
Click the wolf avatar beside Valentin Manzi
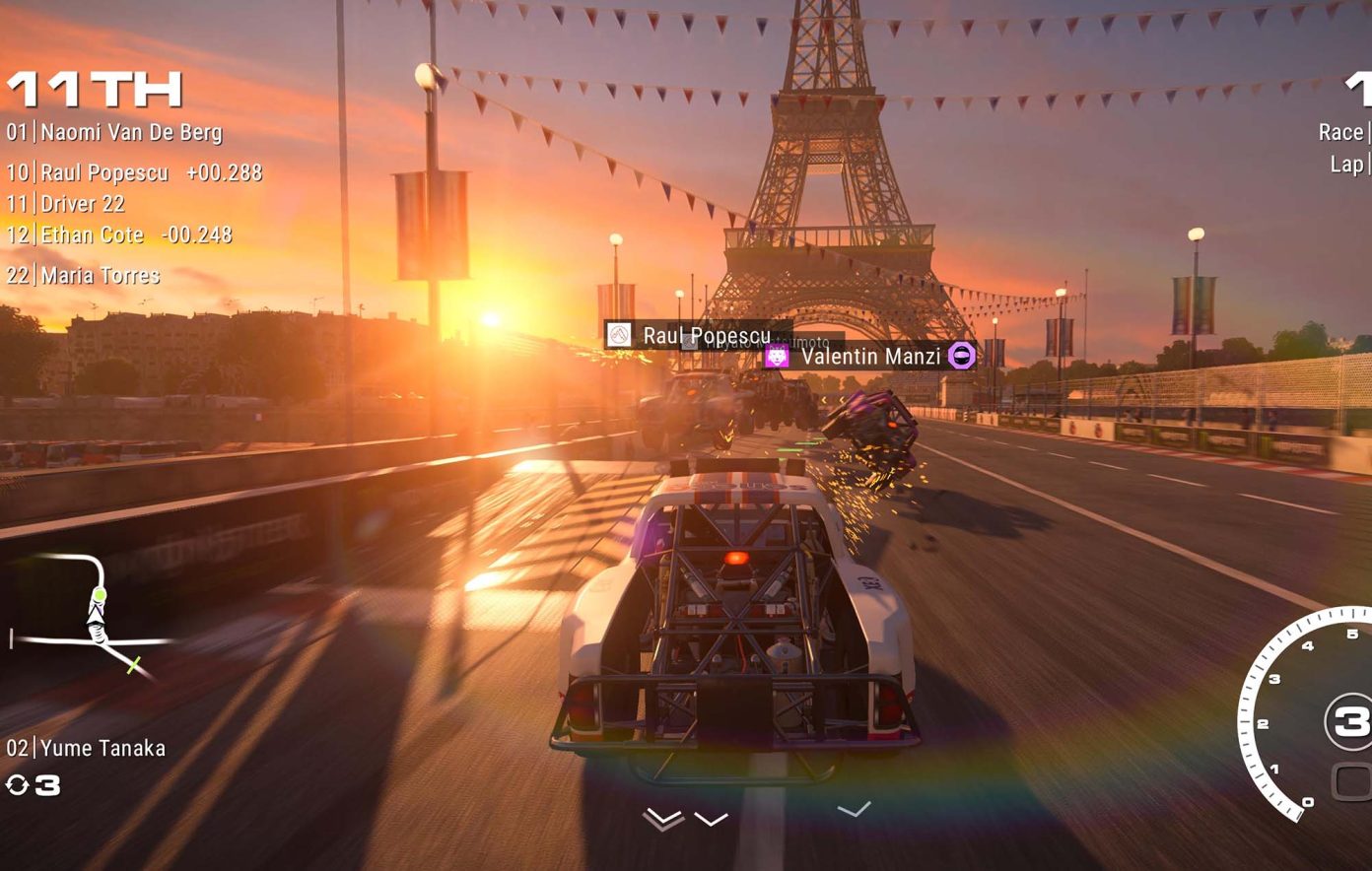779,357
